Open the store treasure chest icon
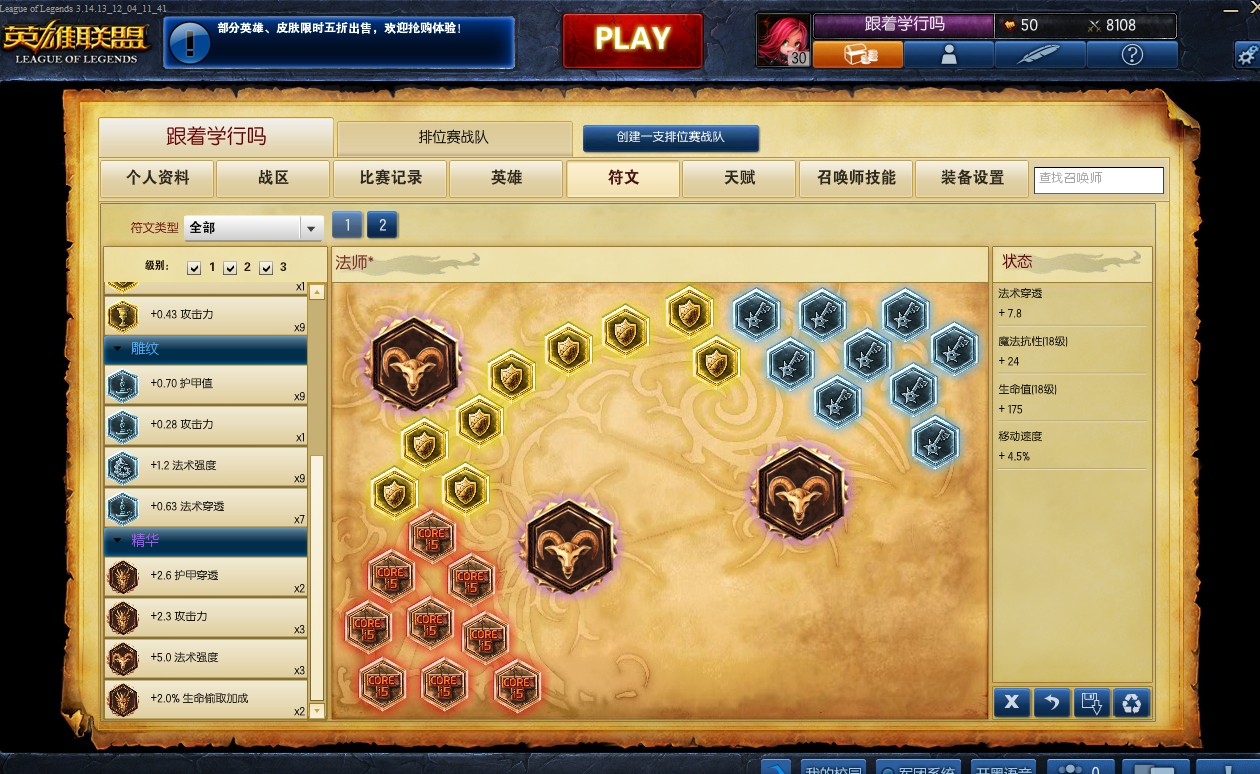Viewport: 1260px width, 774px height. pos(858,55)
